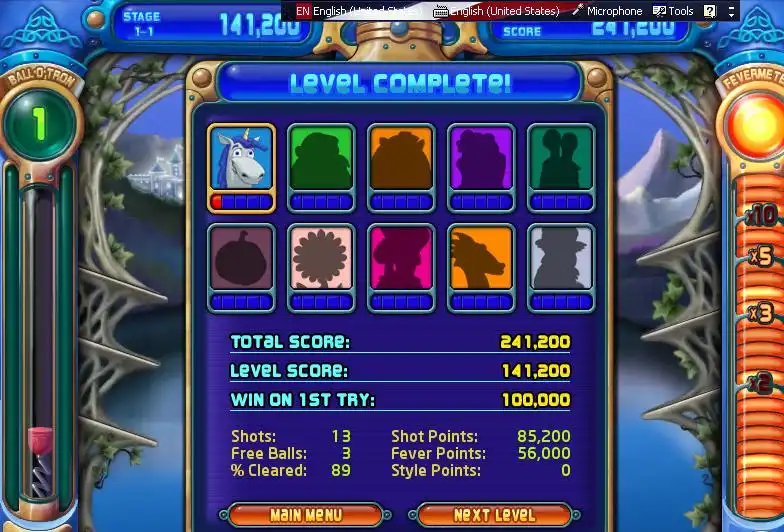Select the unicorn character portrait
This screenshot has width=784, height=532.
click(241, 159)
